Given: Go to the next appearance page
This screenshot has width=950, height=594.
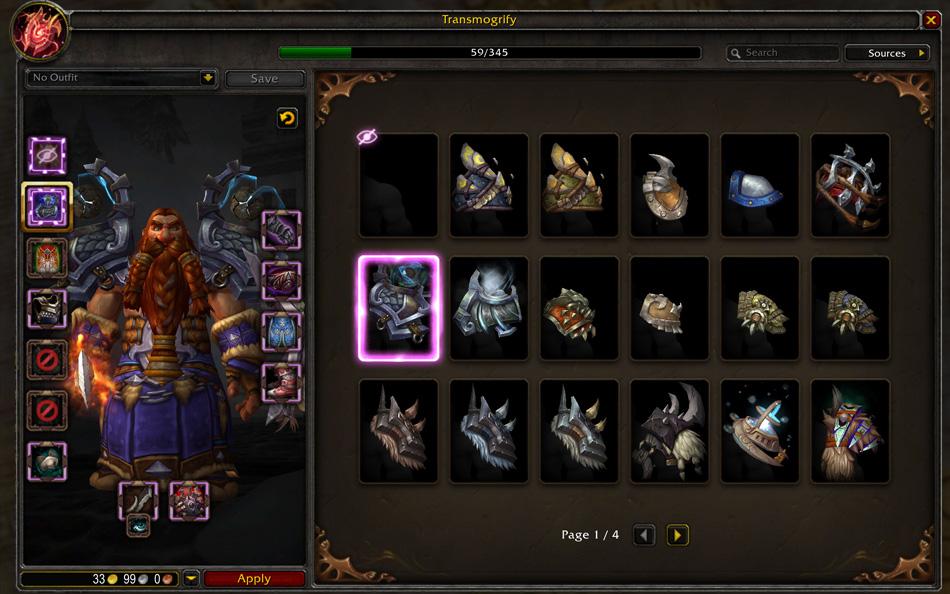Looking at the screenshot, I should pyautogui.click(x=677, y=535).
